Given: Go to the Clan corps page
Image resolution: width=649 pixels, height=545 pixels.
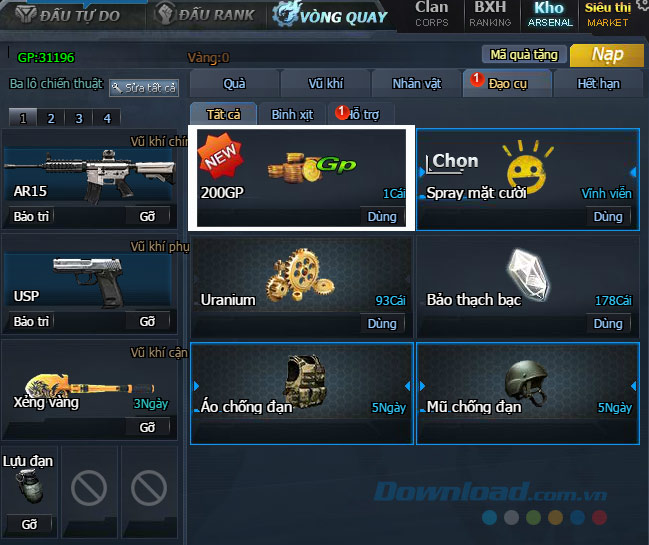Looking at the screenshot, I should pos(432,13).
